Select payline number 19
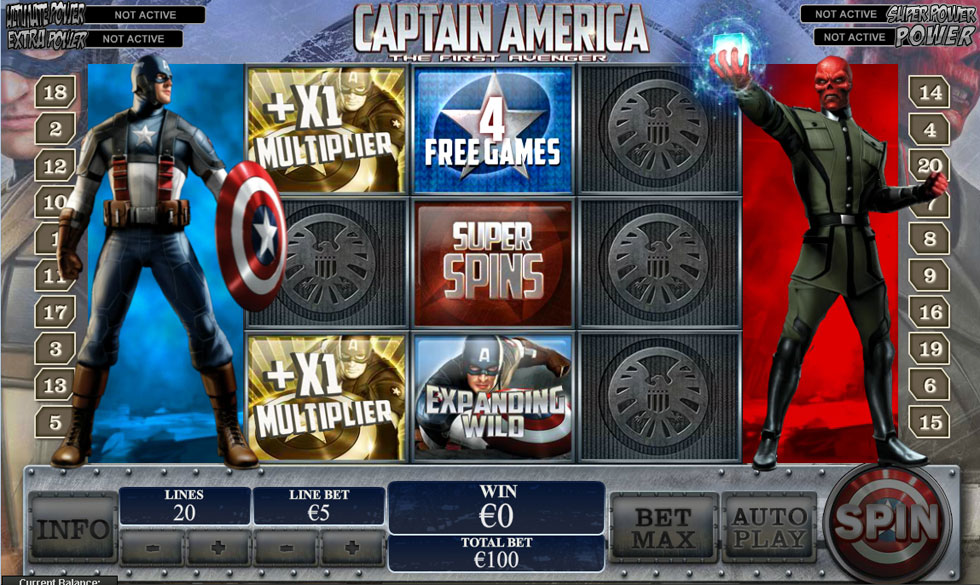The height and width of the screenshot is (585, 980). point(930,349)
